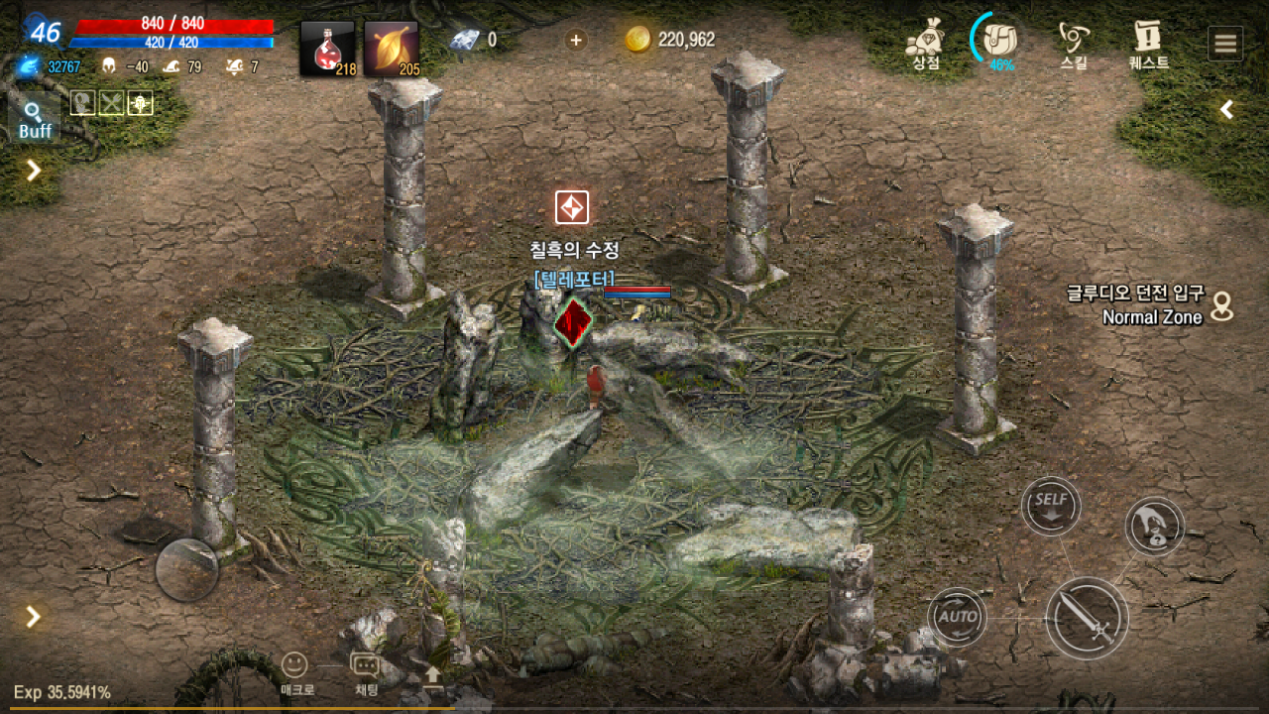This screenshot has height=714, width=1269.
Task: Open the 퀘스트 quest scroll
Action: coord(1148,45)
